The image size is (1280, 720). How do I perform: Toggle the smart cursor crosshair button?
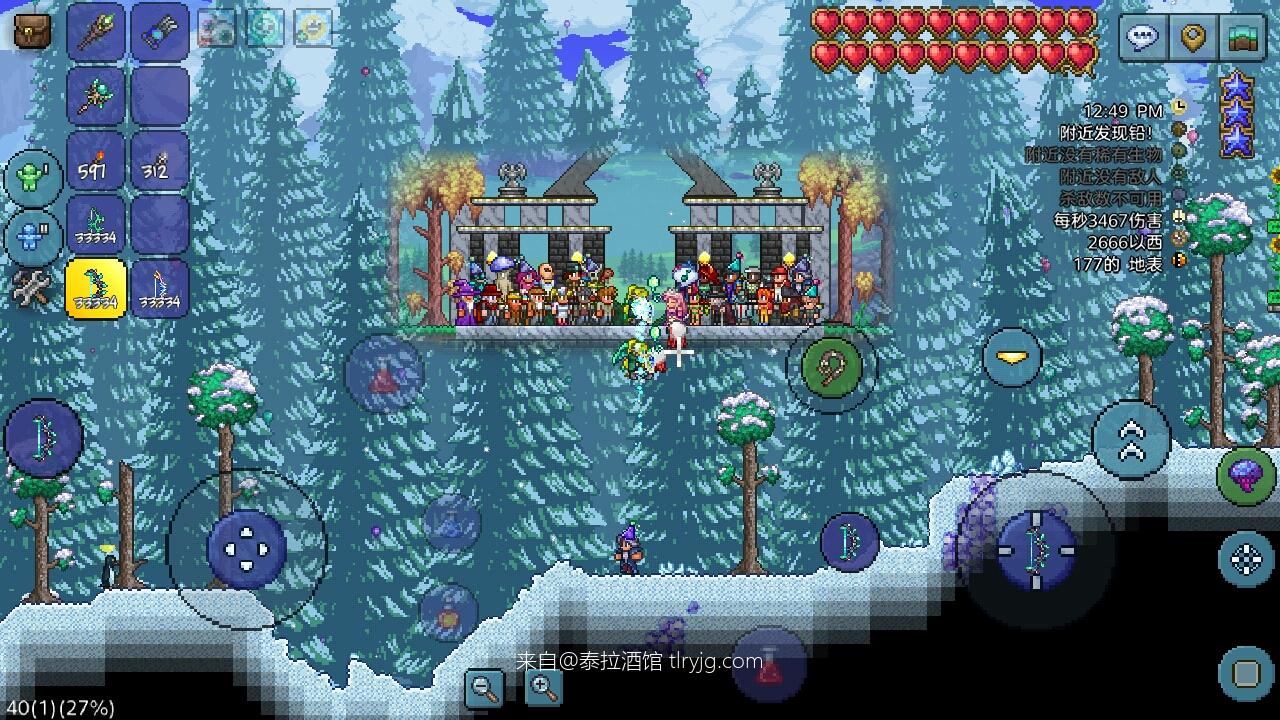pos(1246,559)
